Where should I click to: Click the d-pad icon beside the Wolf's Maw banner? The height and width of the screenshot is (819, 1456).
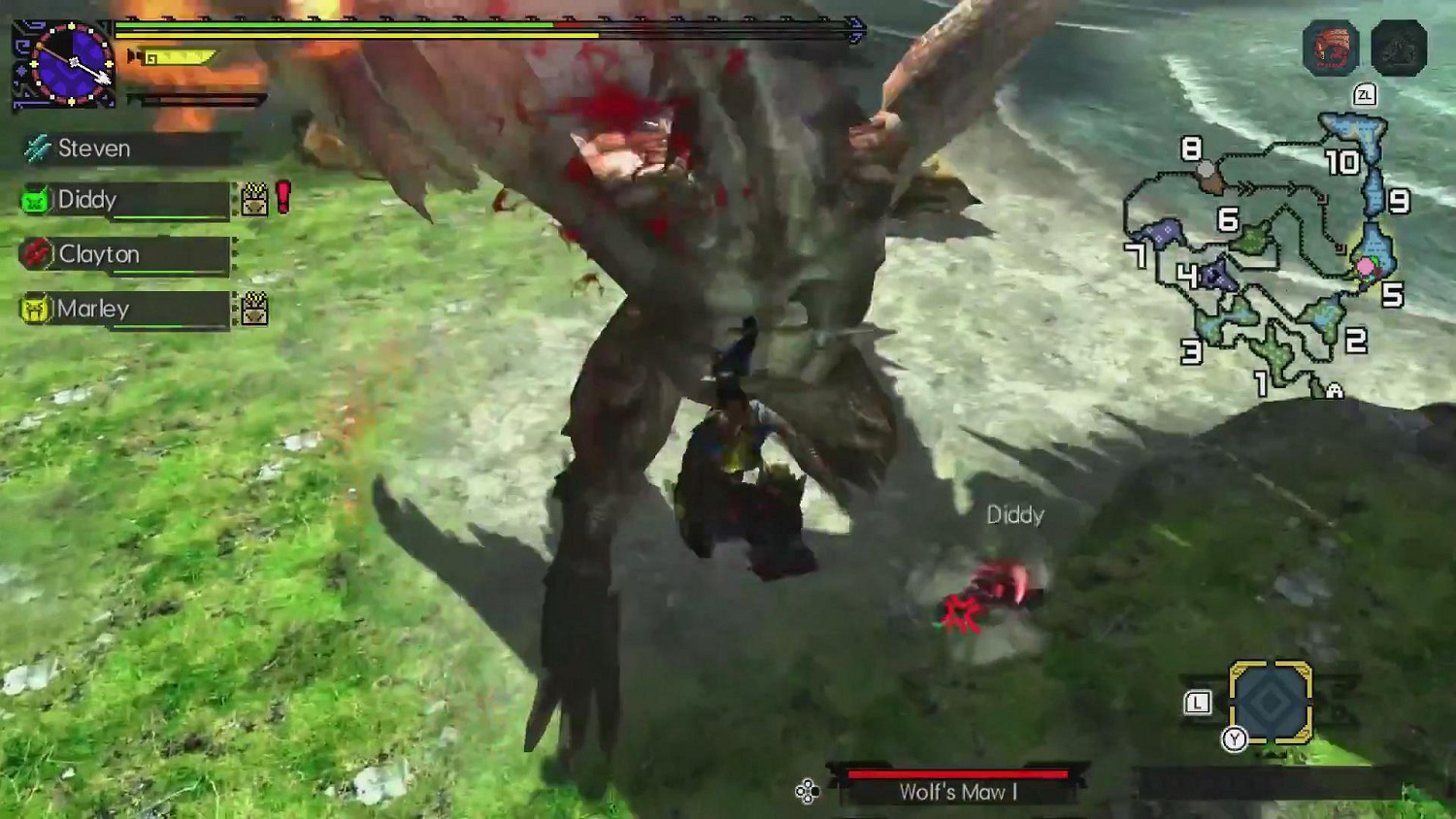tap(808, 791)
